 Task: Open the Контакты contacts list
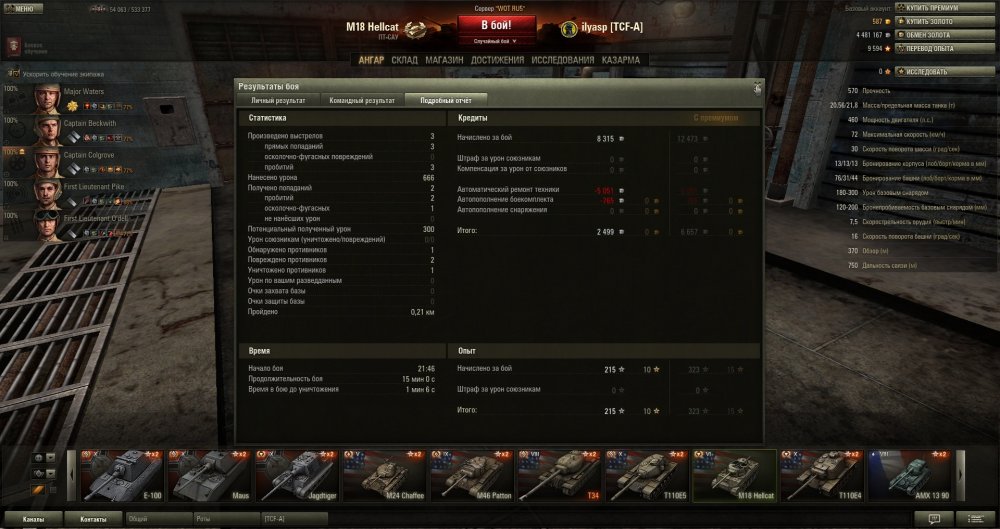click(93, 519)
